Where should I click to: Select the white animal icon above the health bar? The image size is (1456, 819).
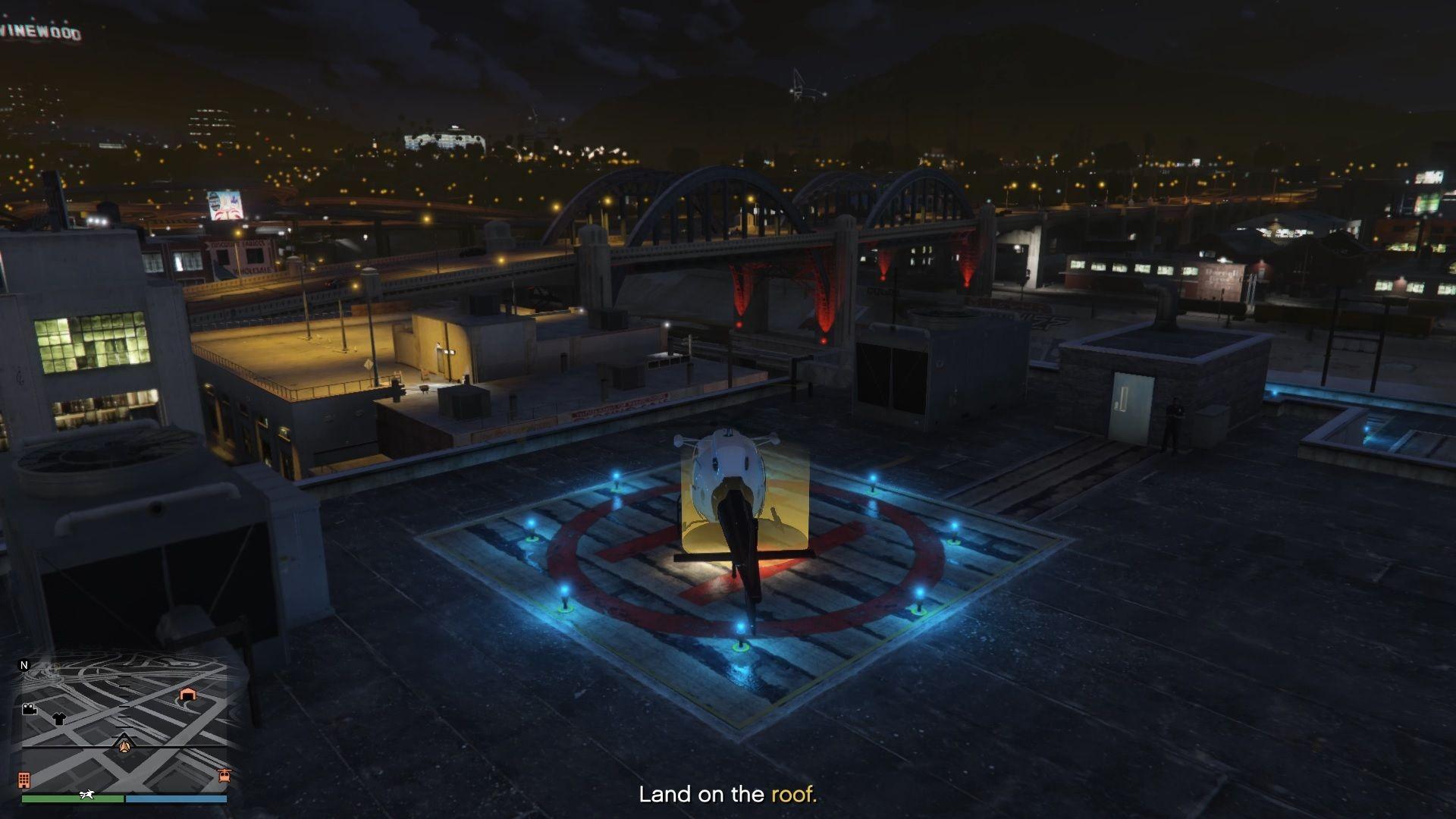86,795
